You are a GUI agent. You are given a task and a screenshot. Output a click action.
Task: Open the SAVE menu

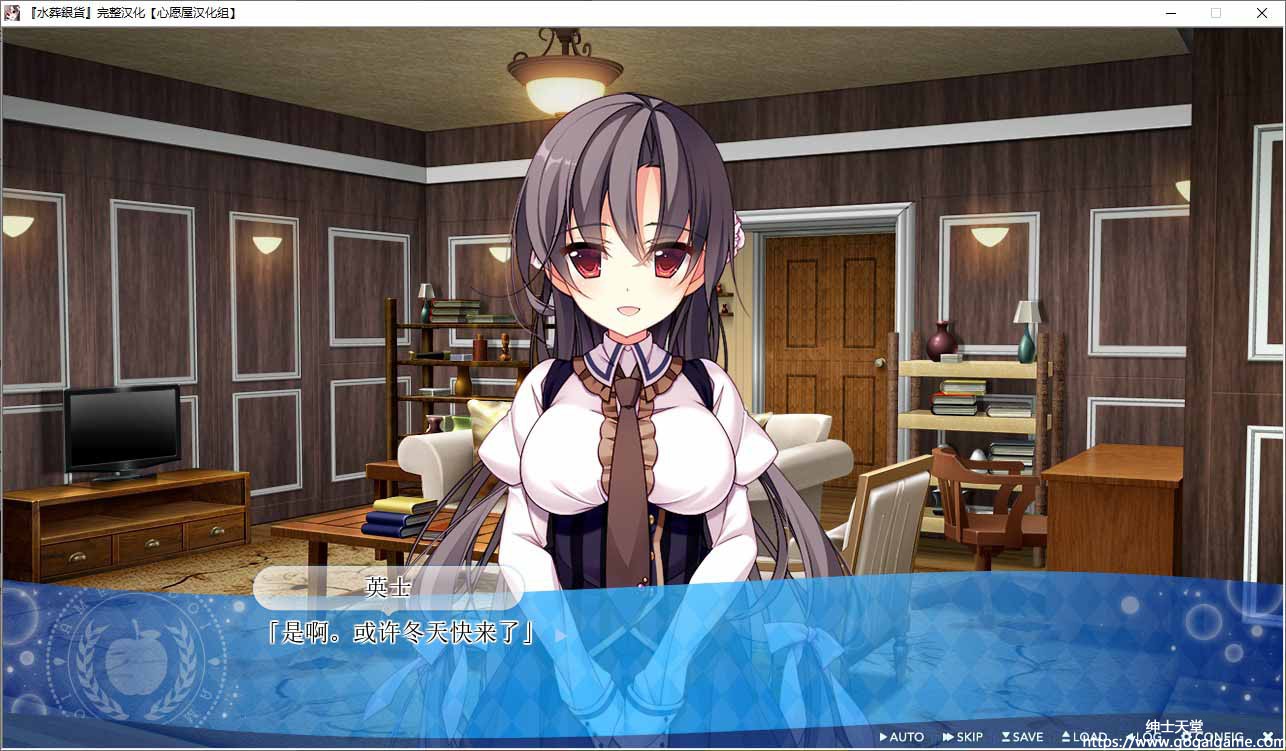1023,737
